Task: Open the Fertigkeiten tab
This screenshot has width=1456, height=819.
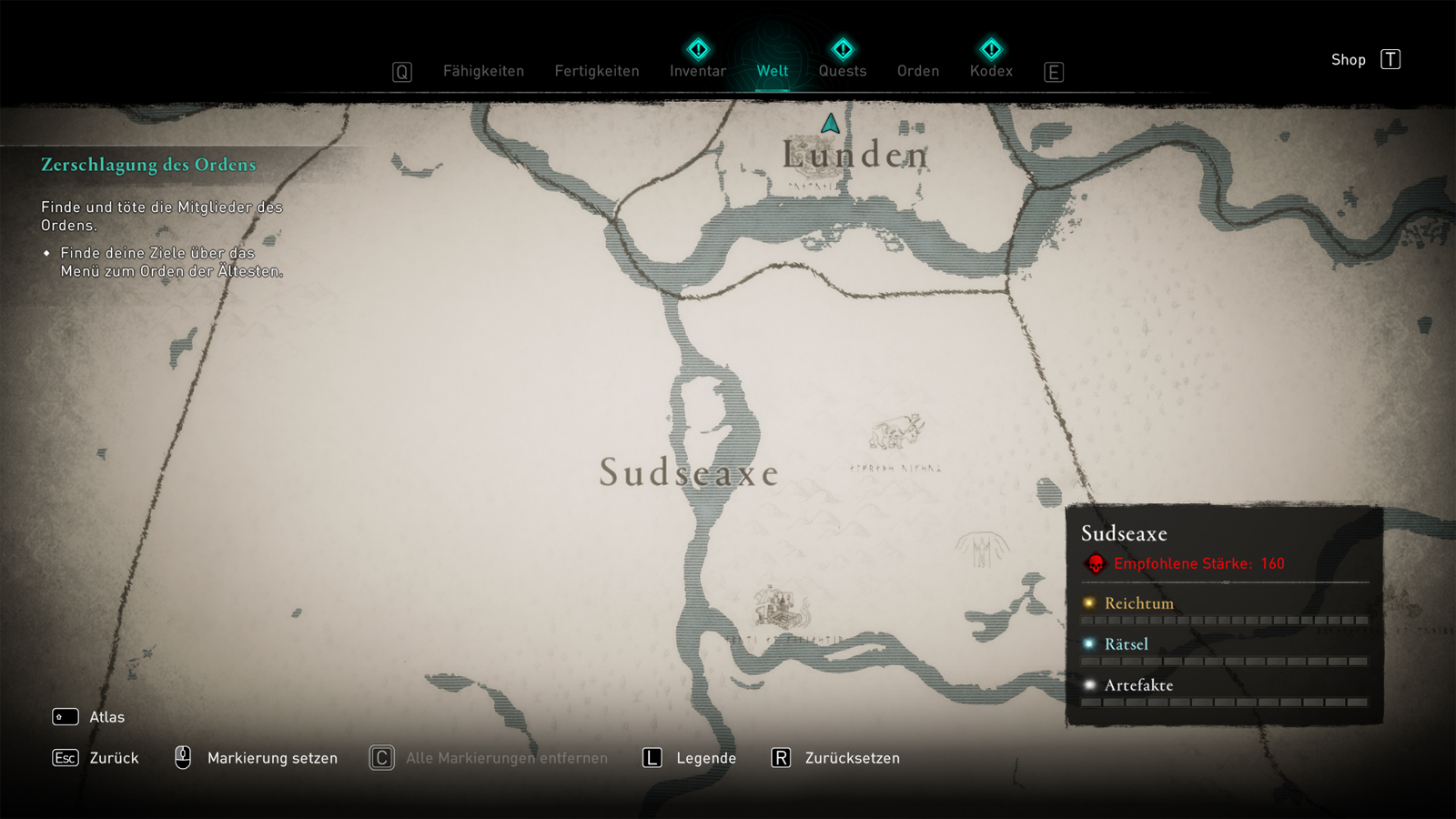Action: point(597,71)
